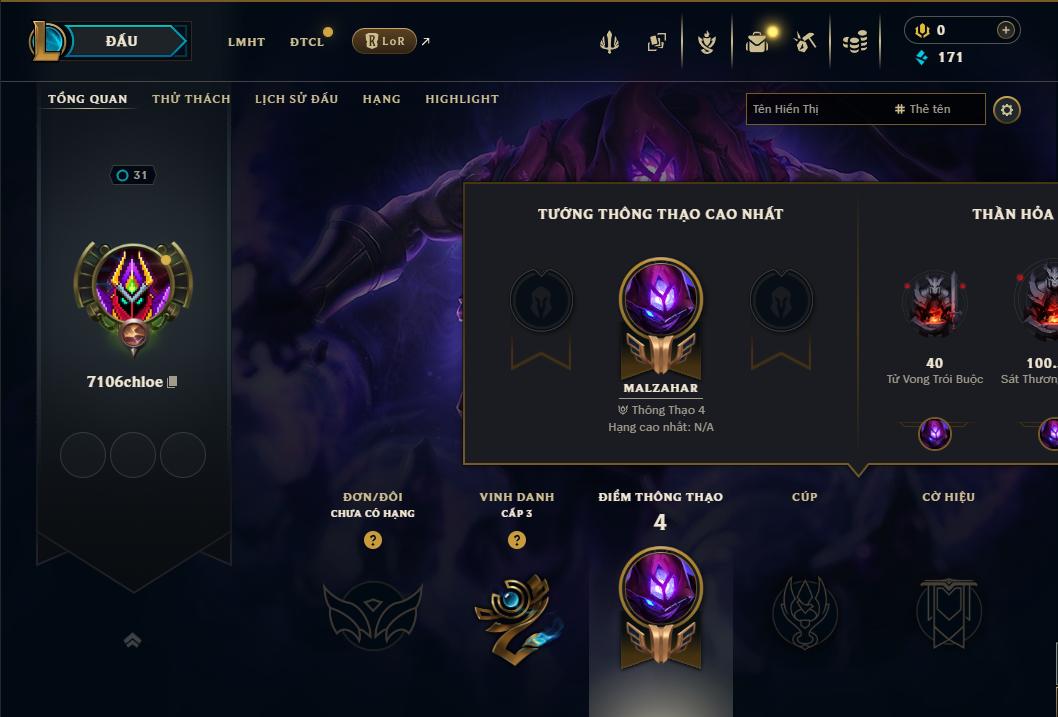Open the trident Clash icon
Viewport: 1058px width, 717px height.
coord(609,42)
